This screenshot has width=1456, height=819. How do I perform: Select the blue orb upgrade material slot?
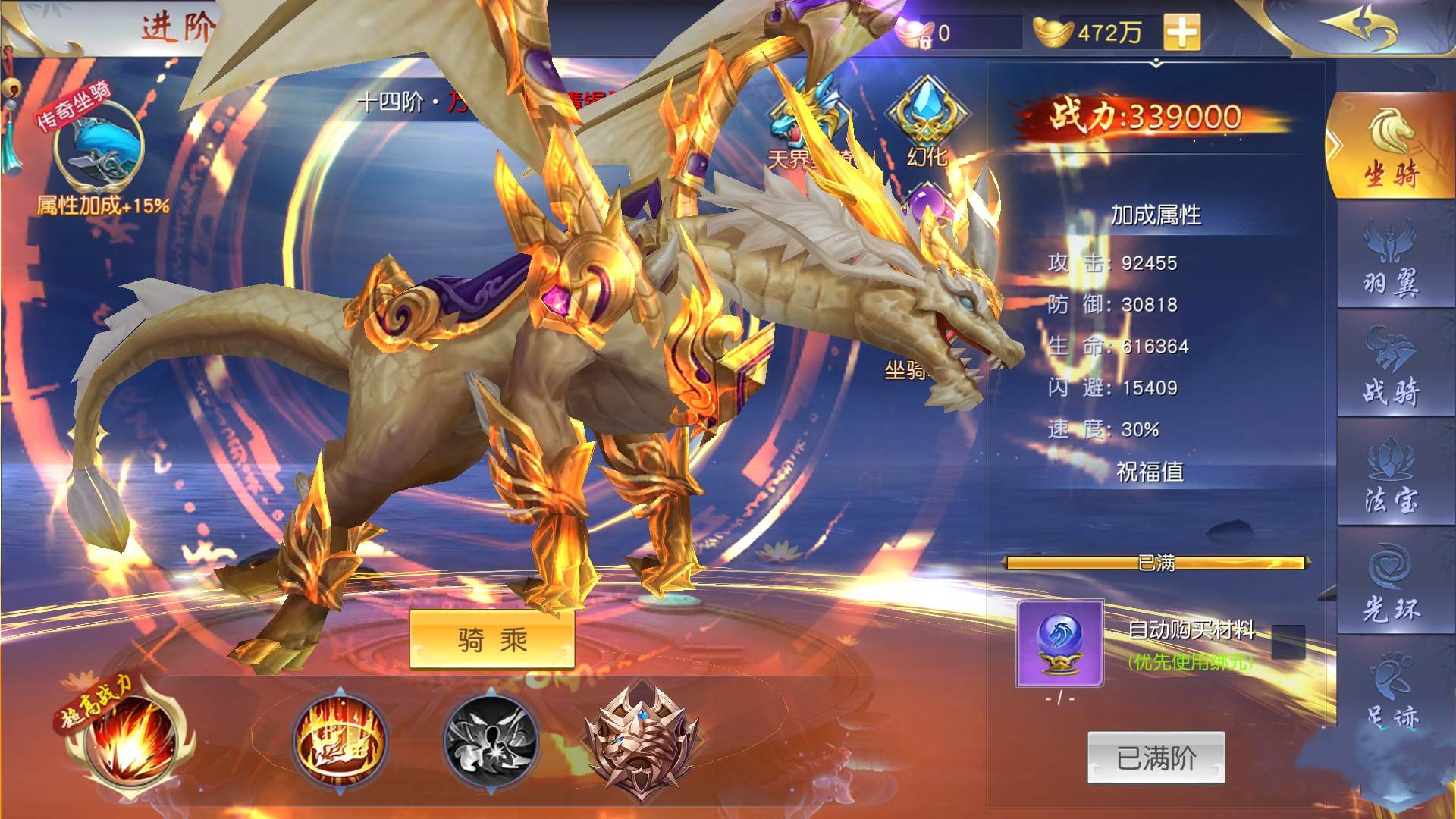pyautogui.click(x=1060, y=642)
